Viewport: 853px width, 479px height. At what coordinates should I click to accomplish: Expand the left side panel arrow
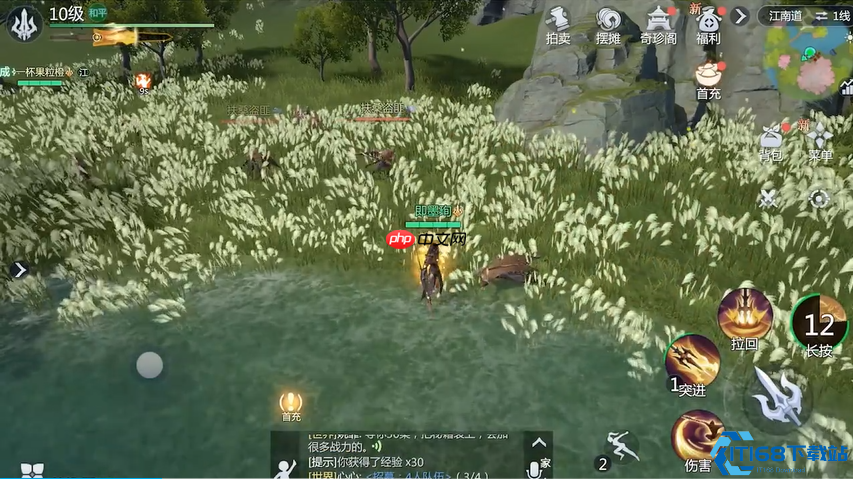click(19, 270)
